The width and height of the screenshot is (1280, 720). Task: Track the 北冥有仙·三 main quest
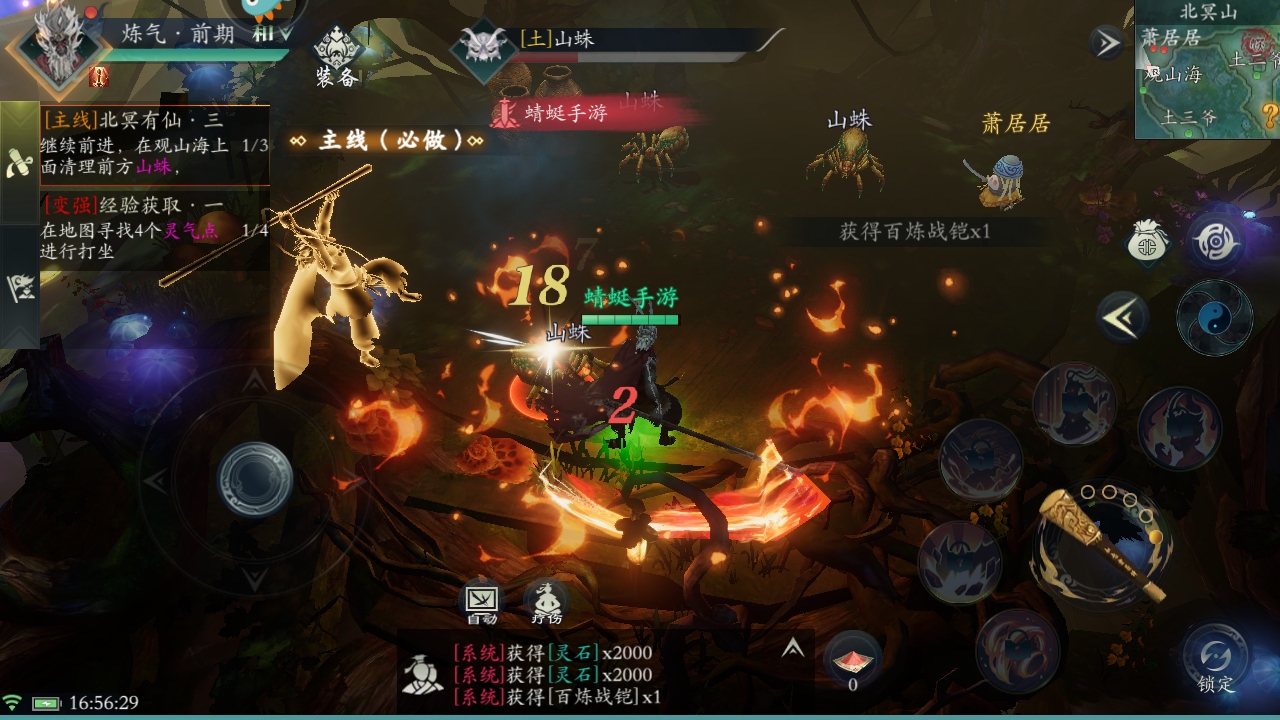[155, 145]
